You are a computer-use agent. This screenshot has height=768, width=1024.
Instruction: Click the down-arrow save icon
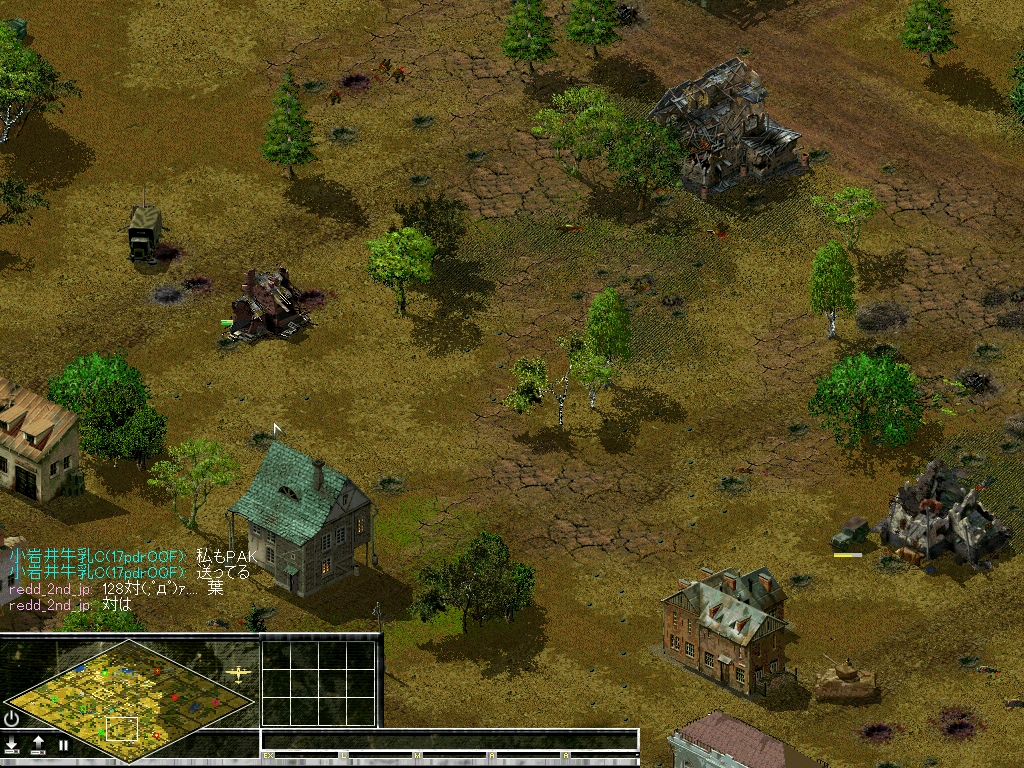click(x=12, y=745)
